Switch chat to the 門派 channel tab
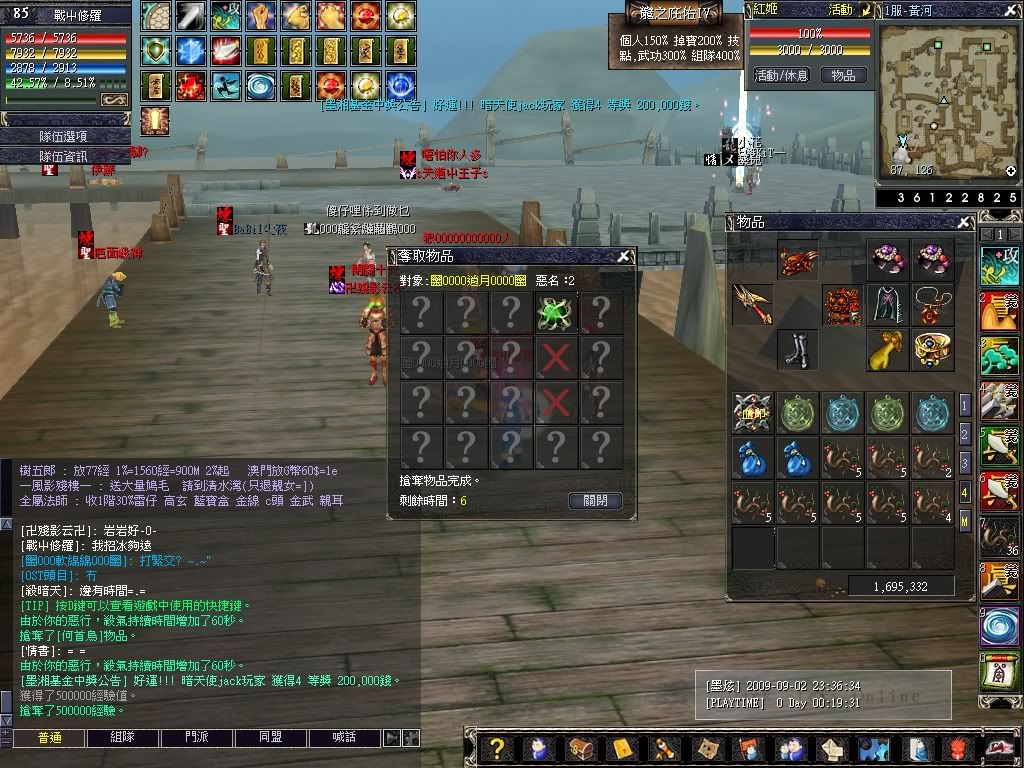 [x=197, y=737]
